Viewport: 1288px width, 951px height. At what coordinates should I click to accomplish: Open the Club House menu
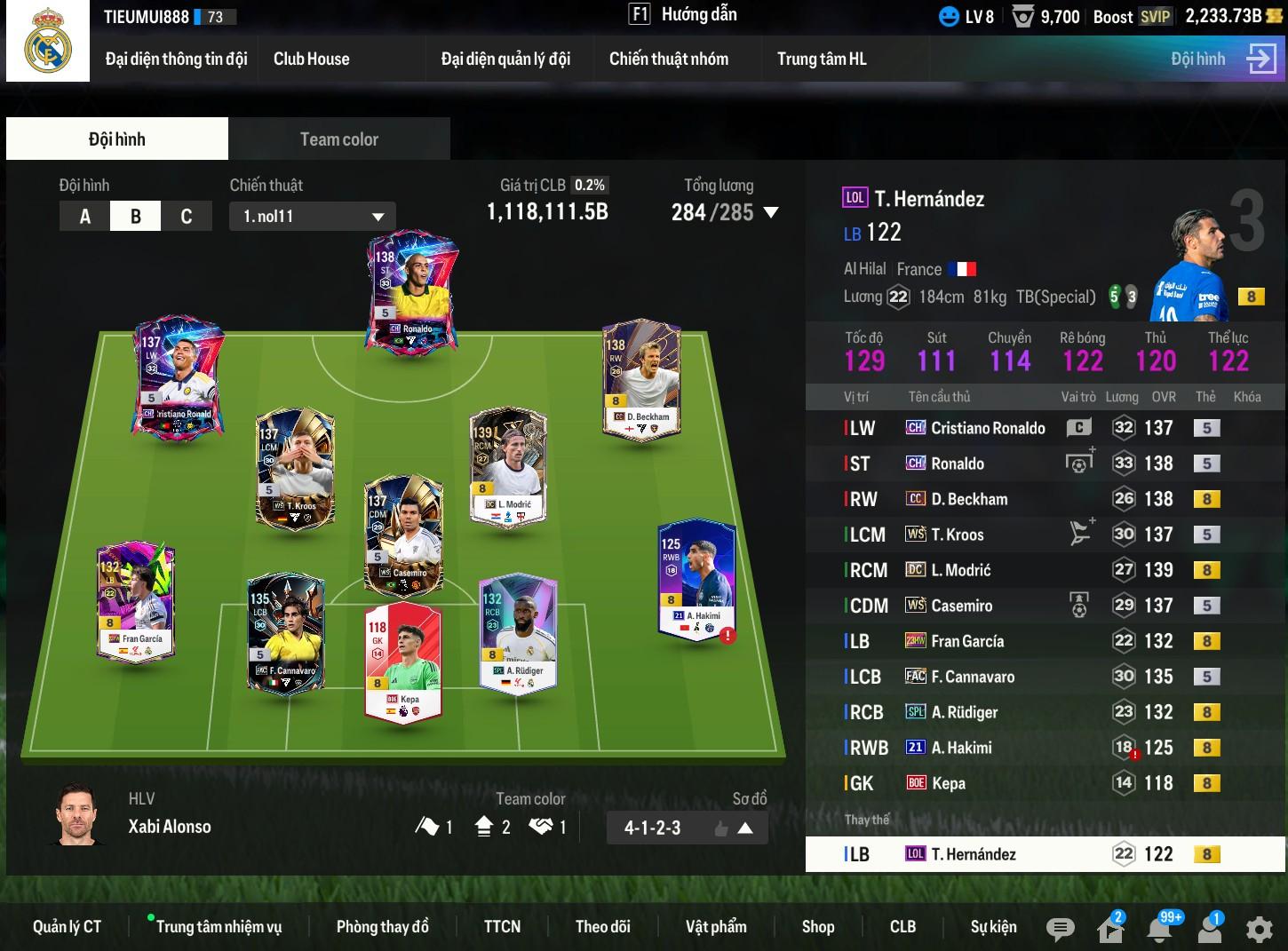coord(311,59)
